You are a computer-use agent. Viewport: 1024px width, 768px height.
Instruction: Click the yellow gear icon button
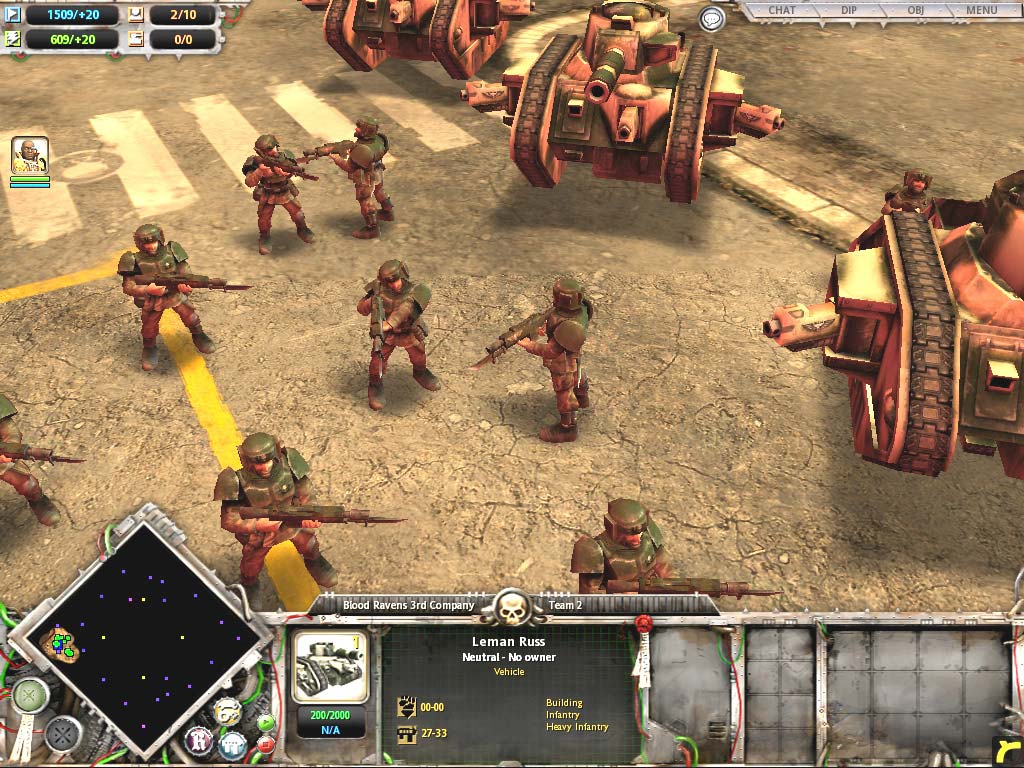tap(226, 712)
